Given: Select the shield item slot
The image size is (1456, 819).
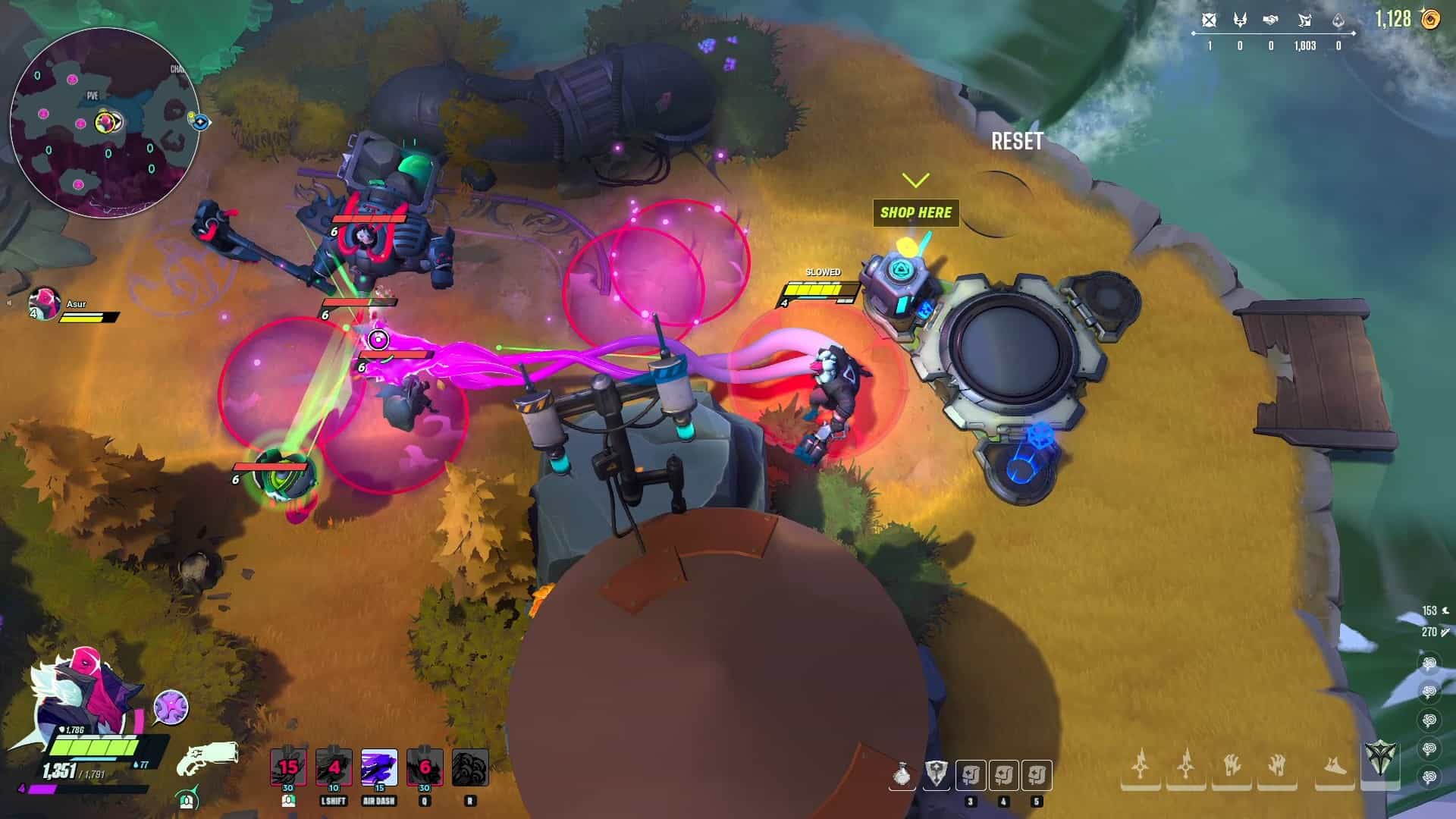Looking at the screenshot, I should click(936, 775).
